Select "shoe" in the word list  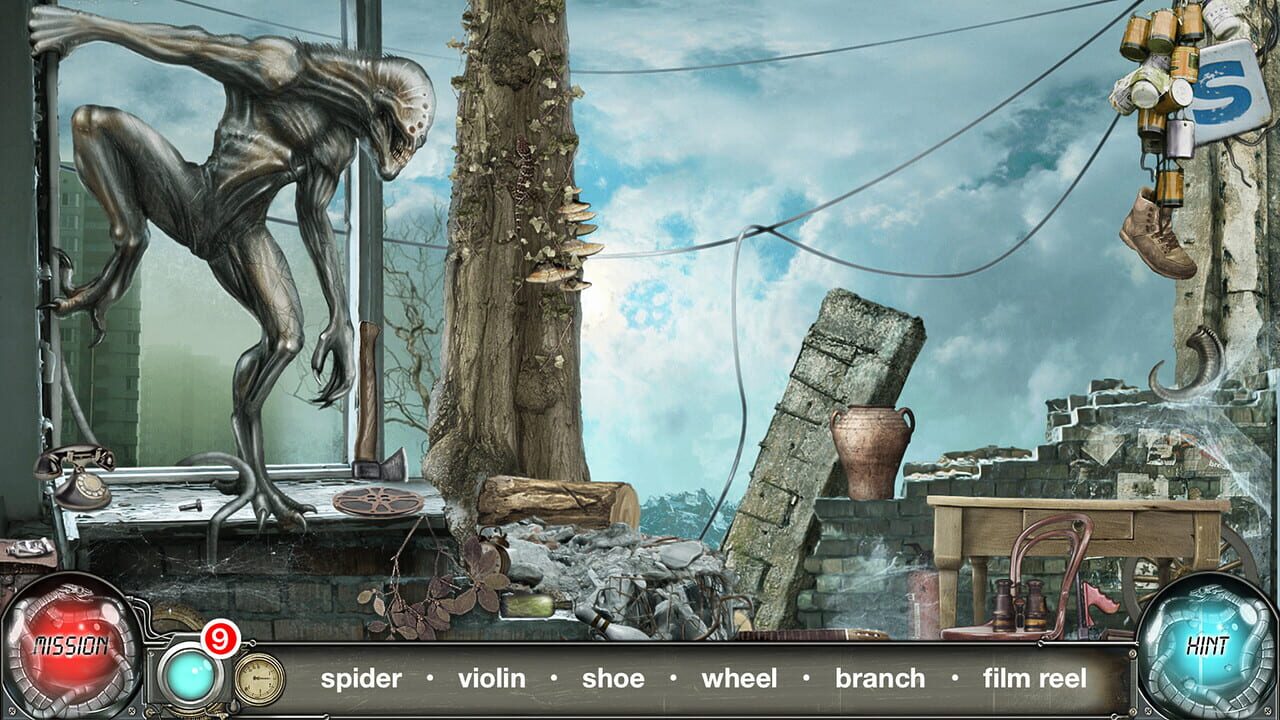pyautogui.click(x=614, y=678)
